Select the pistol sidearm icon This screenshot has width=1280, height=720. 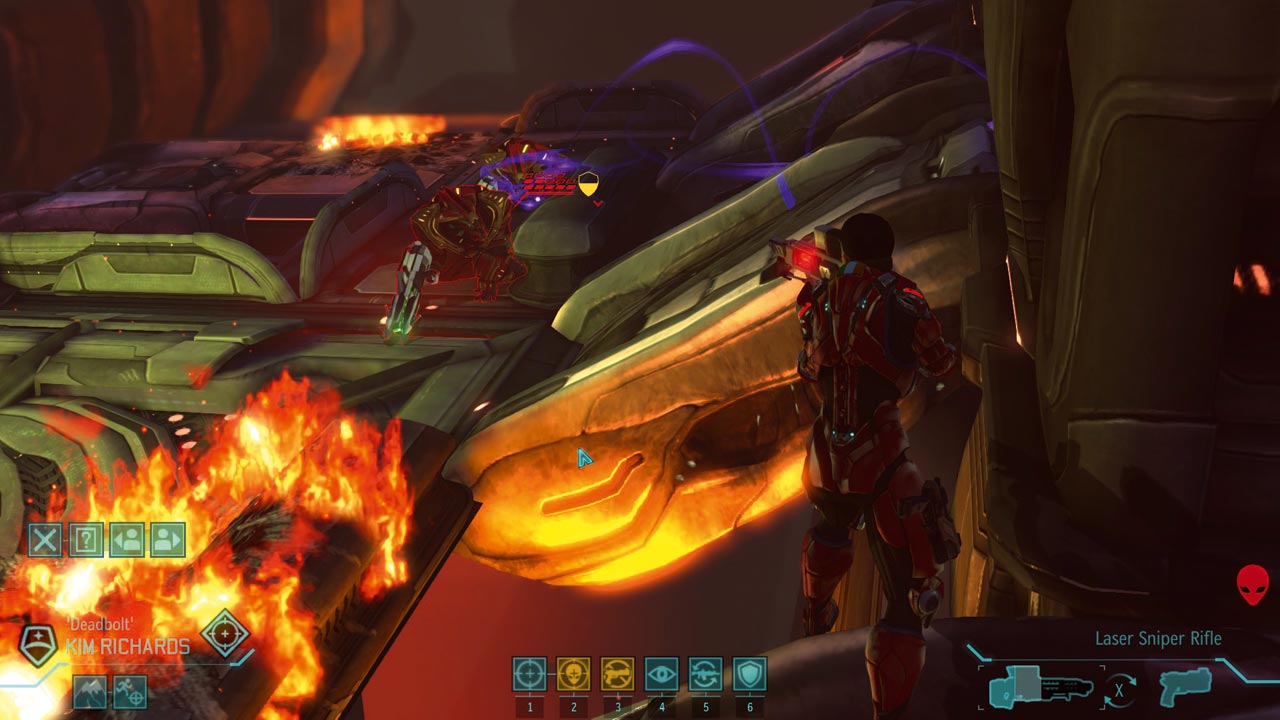pos(1185,687)
